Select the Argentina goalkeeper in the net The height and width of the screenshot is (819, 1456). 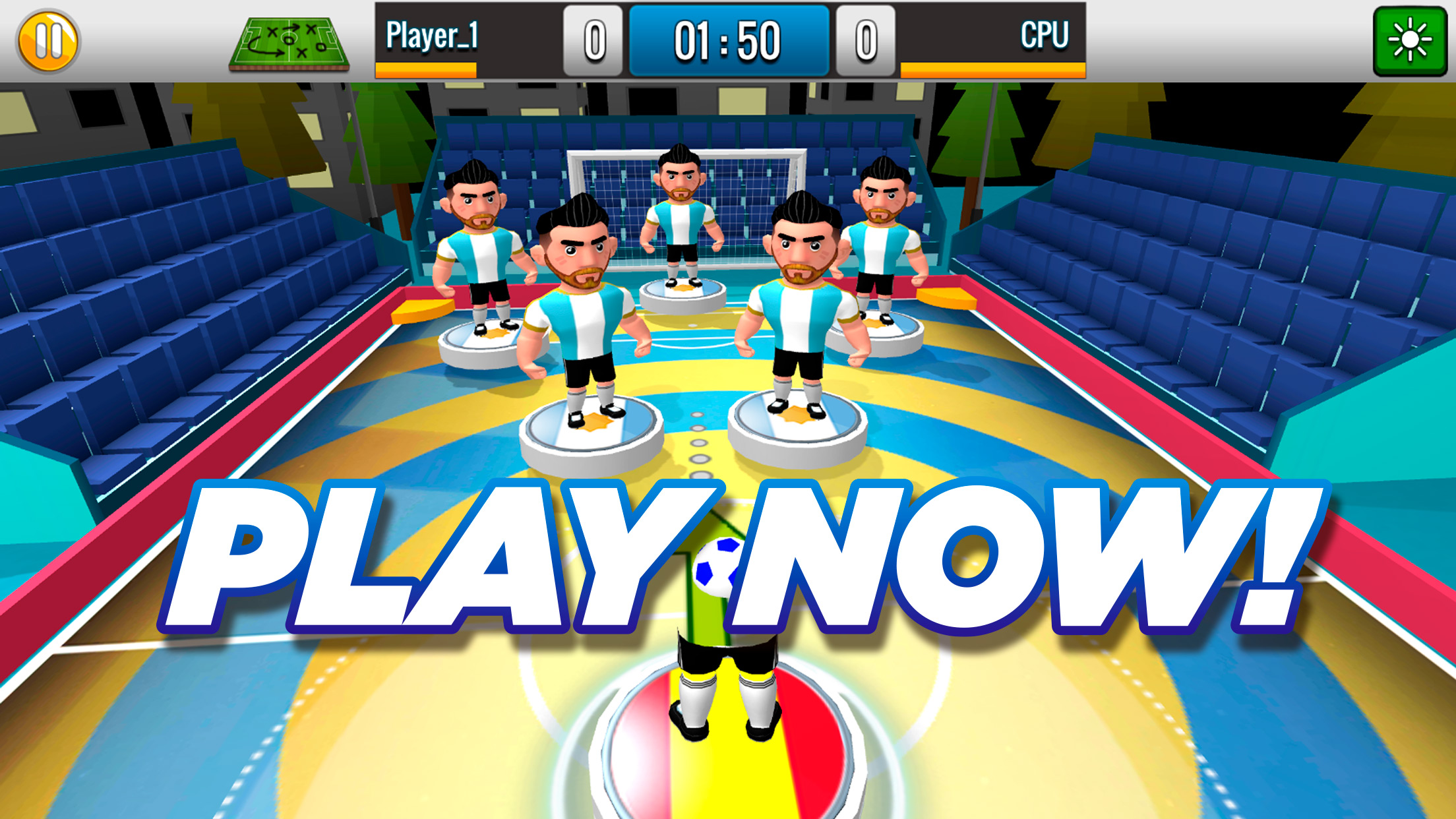[681, 218]
